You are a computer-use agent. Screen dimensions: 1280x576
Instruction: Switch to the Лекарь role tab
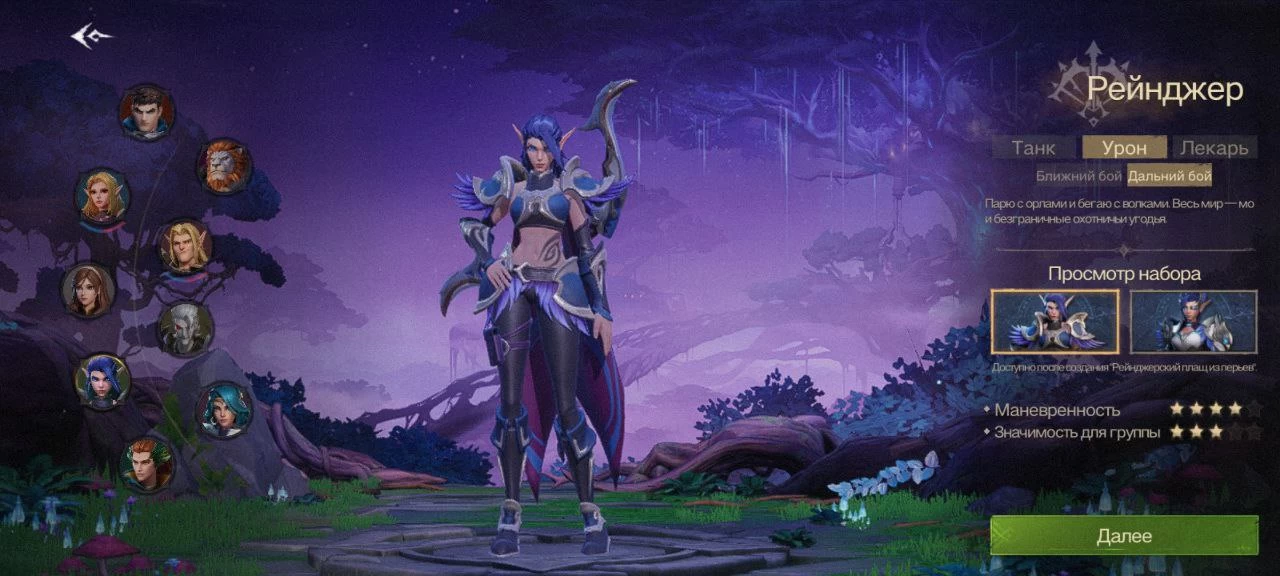(x=1214, y=148)
